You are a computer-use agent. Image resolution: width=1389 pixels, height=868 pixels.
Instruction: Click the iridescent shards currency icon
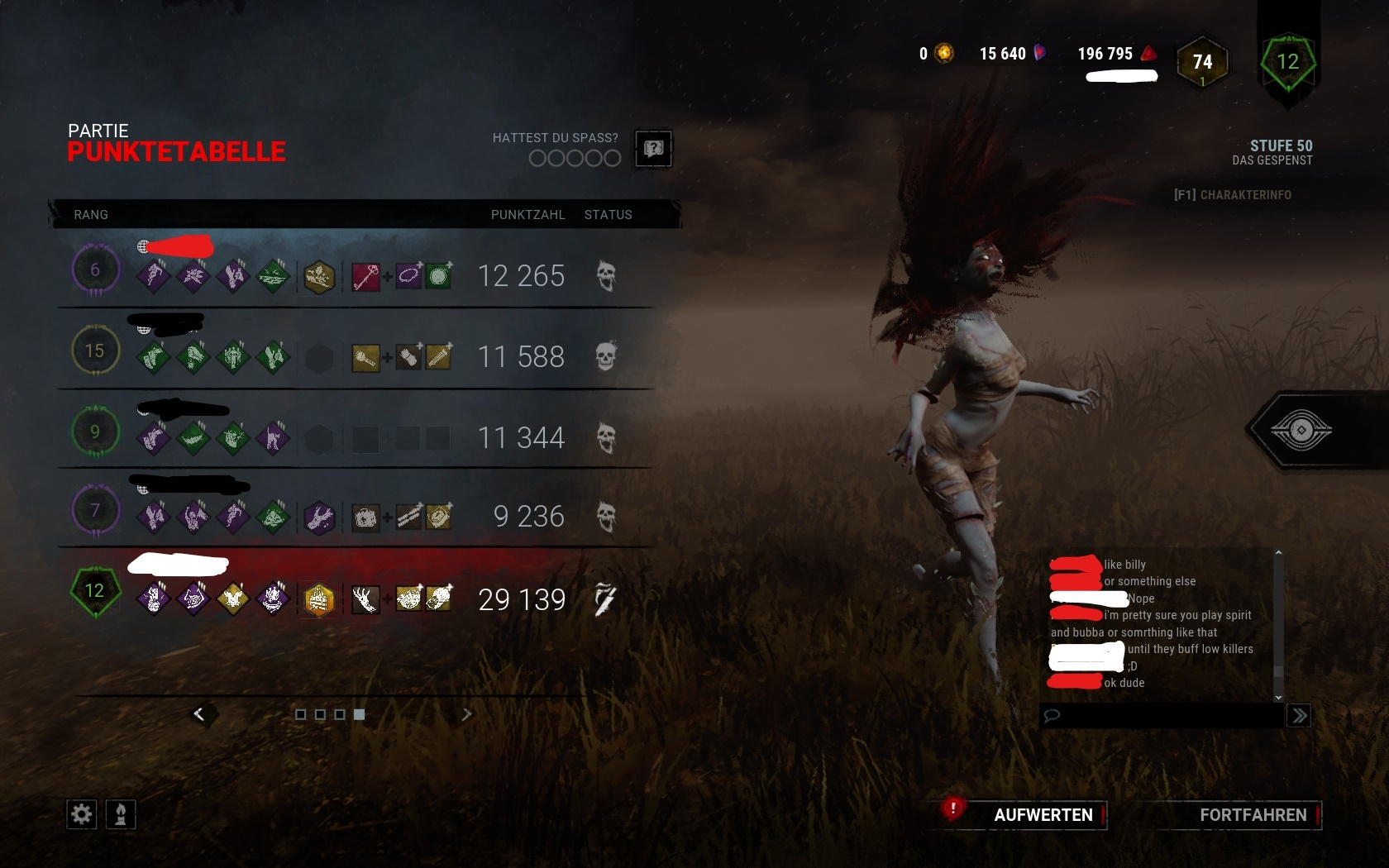(1040, 53)
